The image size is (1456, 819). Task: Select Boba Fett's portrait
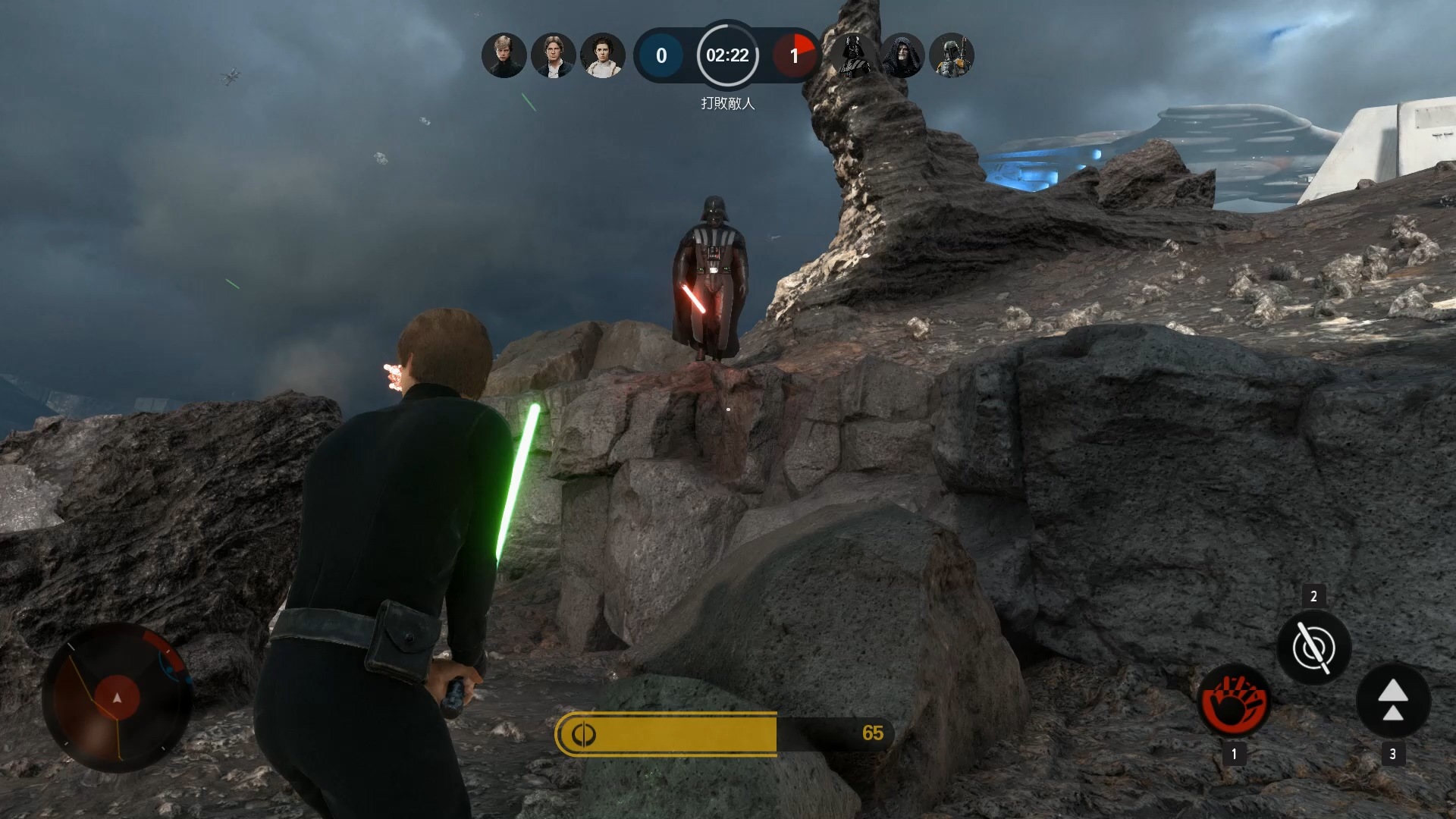(951, 55)
